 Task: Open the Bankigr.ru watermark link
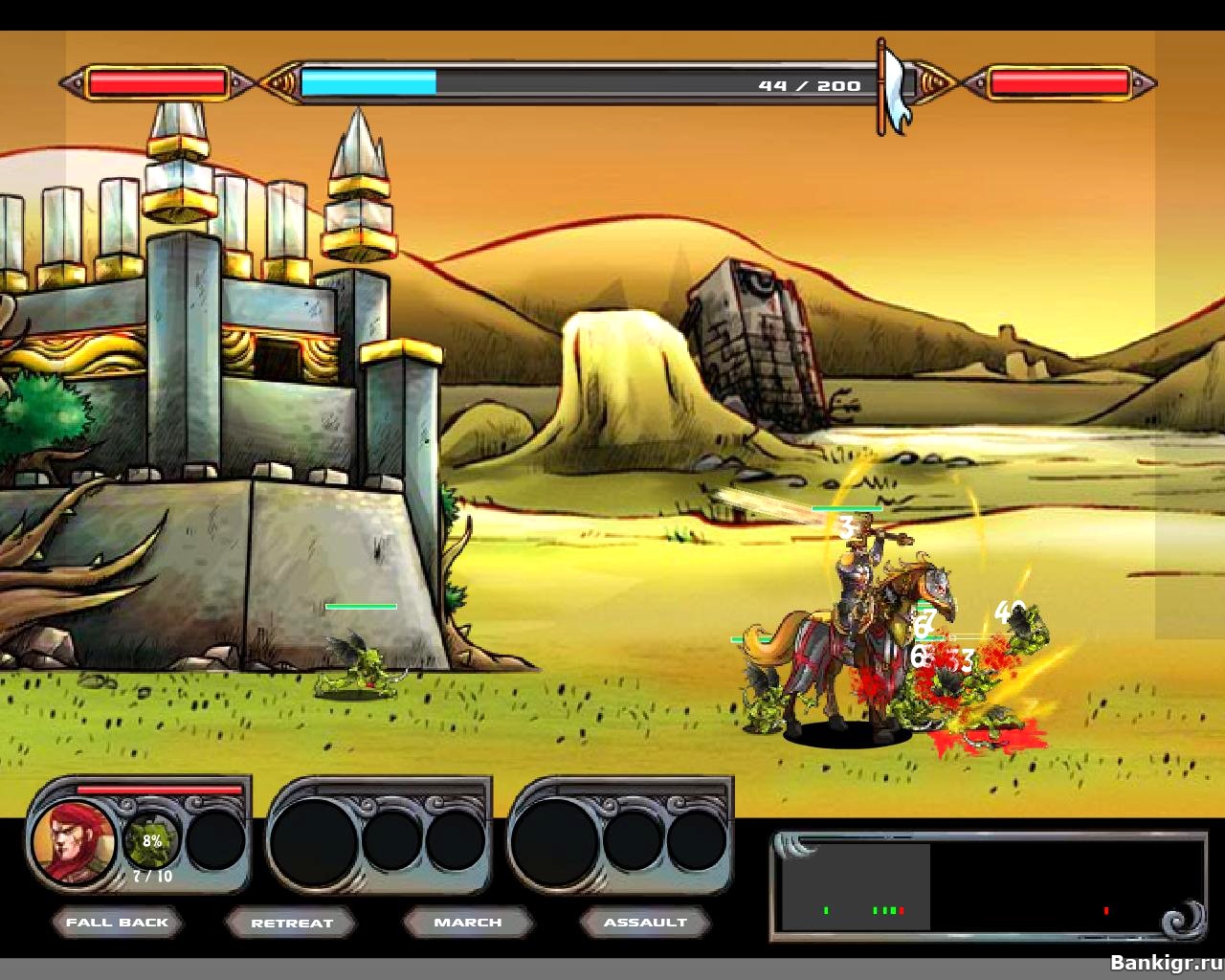click(1165, 962)
